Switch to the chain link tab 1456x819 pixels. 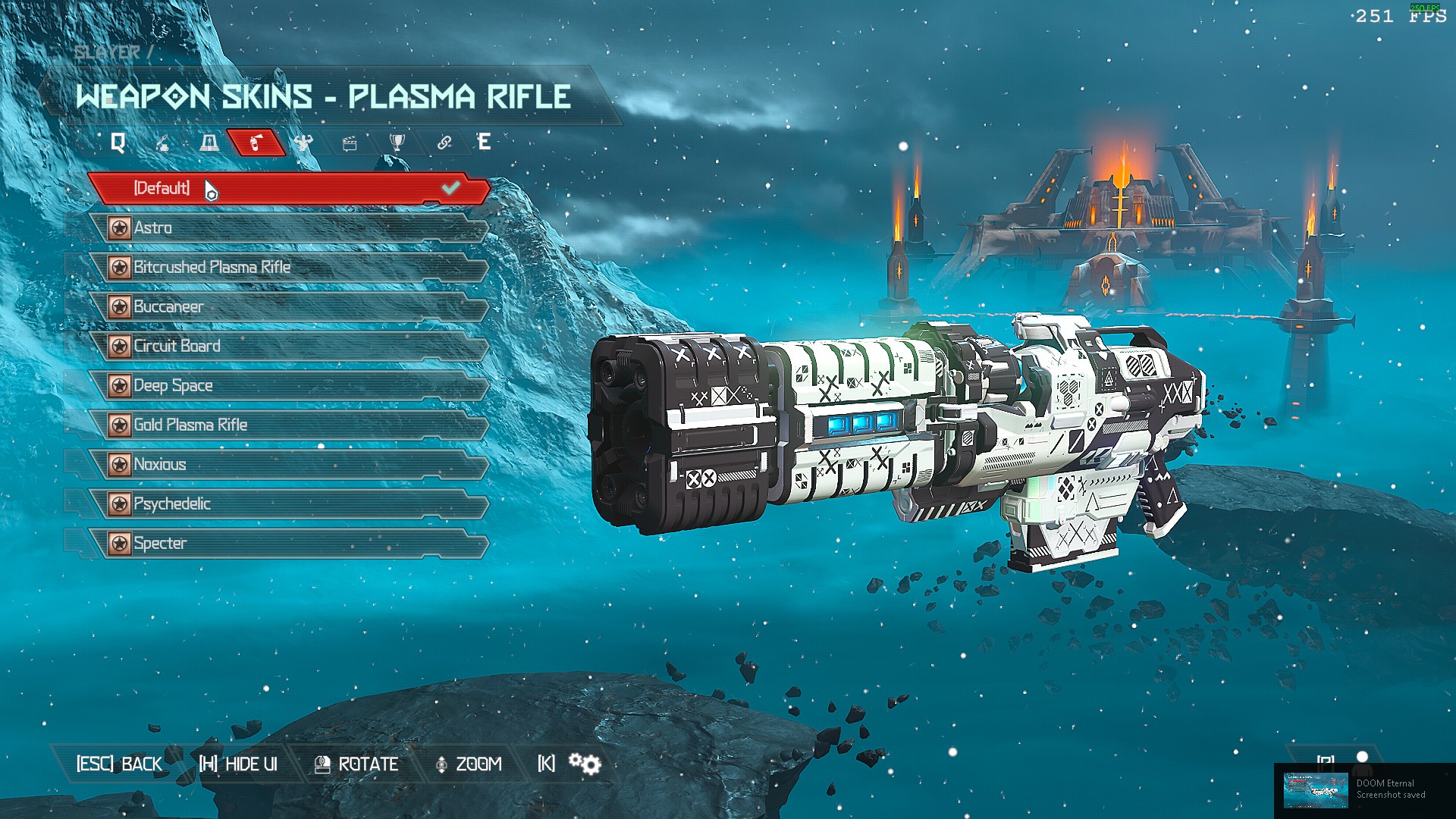(x=444, y=143)
